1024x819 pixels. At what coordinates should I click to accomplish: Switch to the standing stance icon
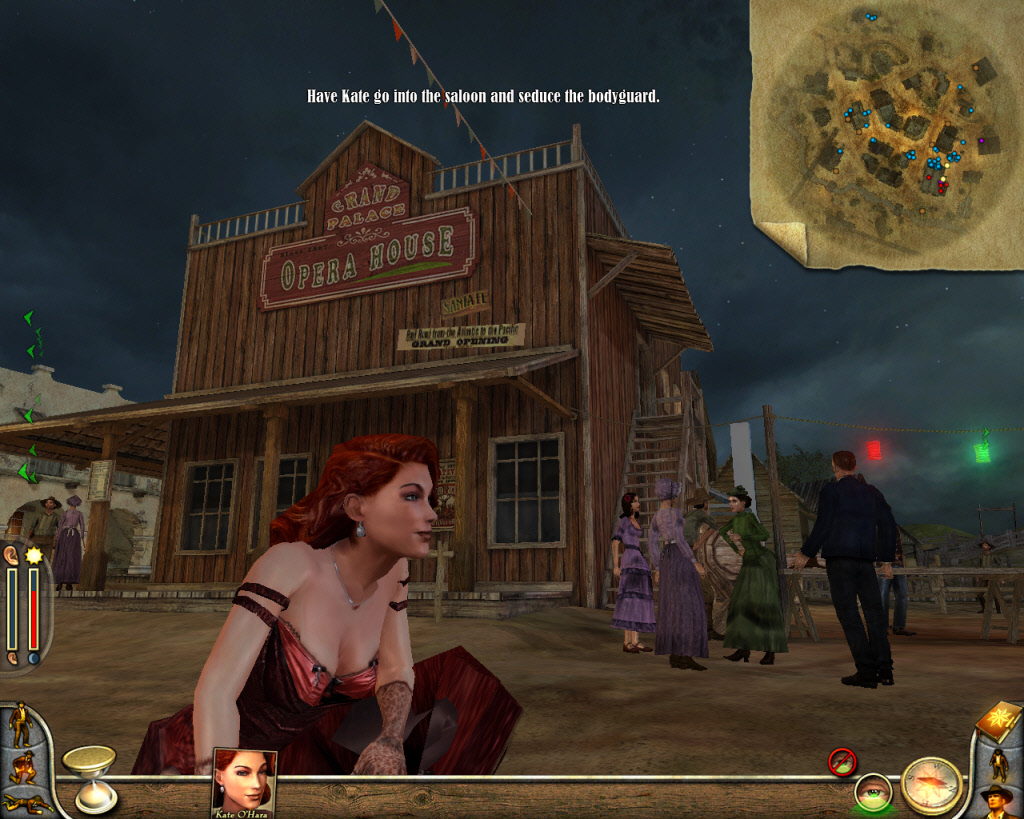(x=21, y=724)
